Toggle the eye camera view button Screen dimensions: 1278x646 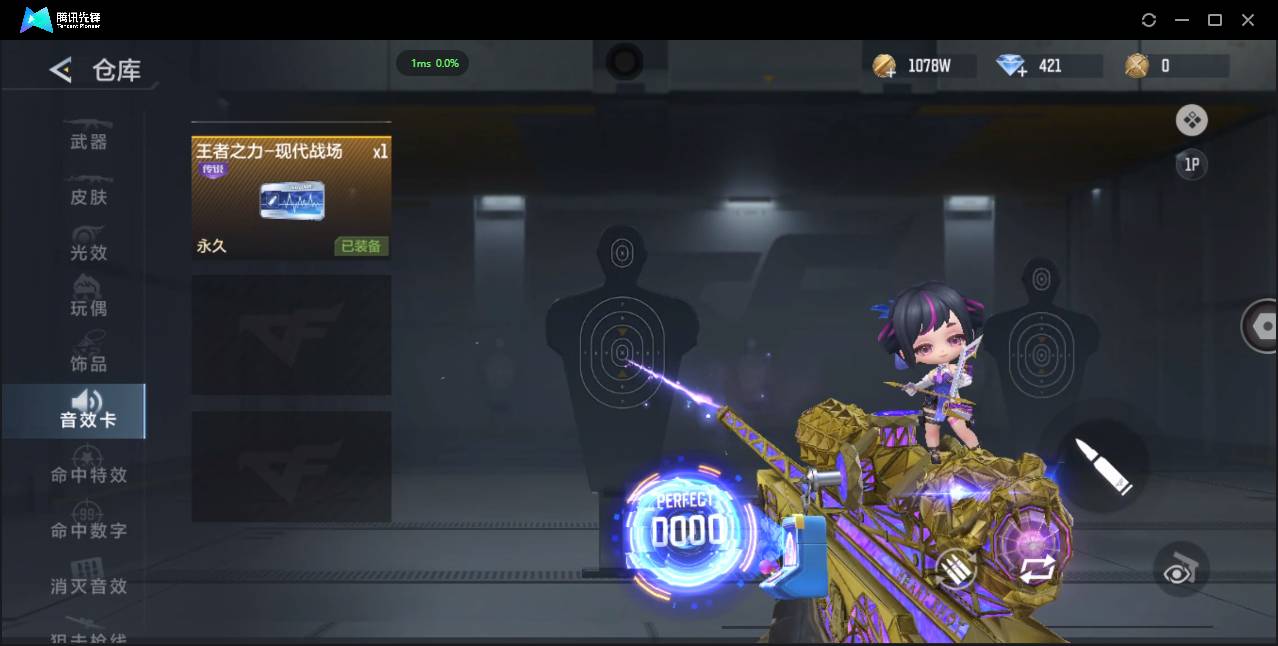1181,568
